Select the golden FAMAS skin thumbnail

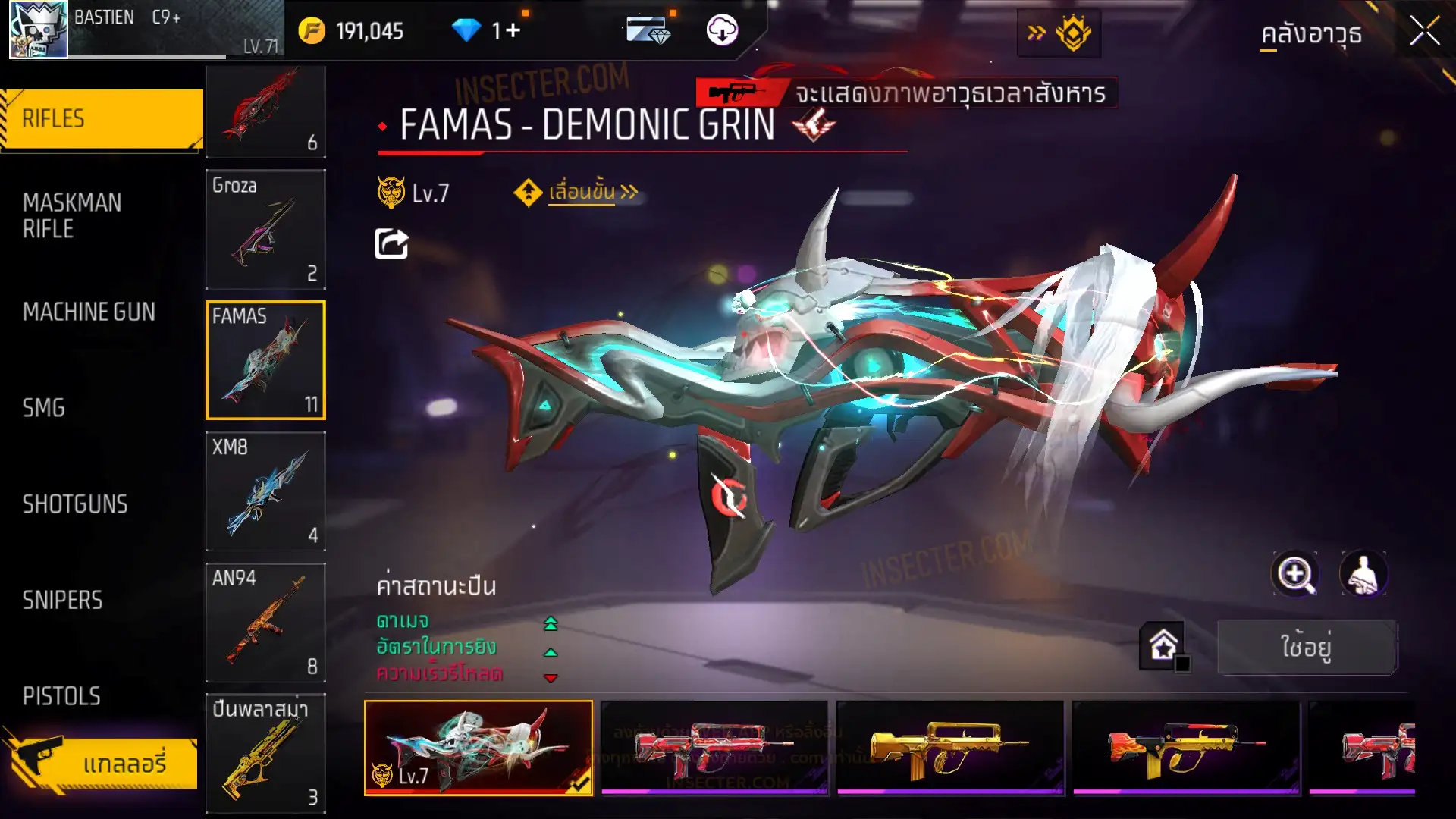(x=949, y=748)
